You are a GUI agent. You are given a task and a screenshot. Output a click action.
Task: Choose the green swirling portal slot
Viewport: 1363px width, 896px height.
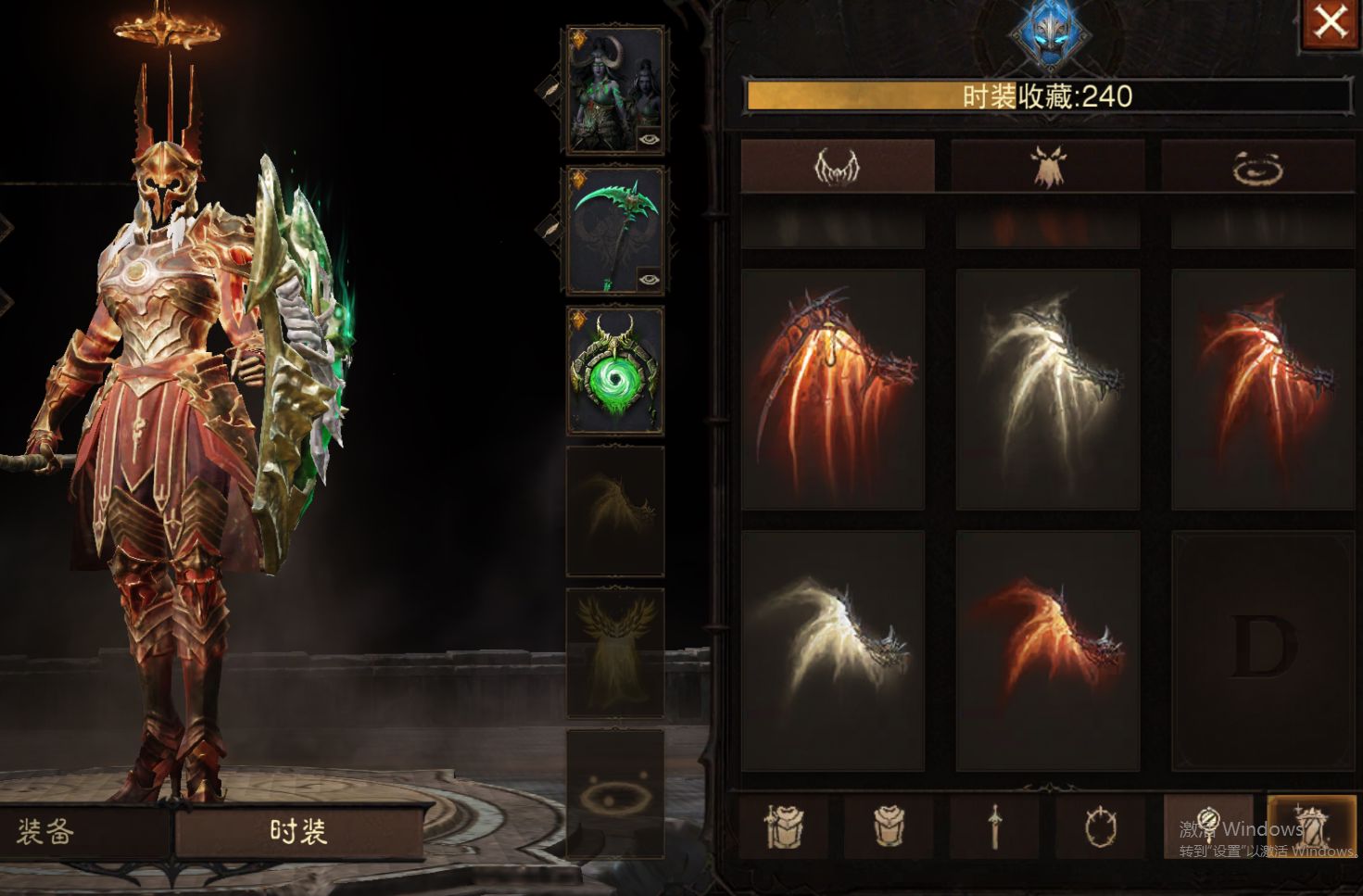coord(615,371)
